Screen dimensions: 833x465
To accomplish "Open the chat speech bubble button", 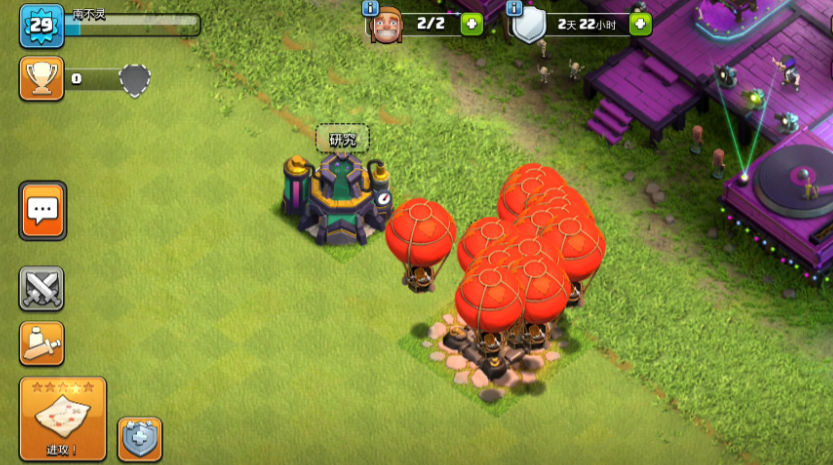I will coord(42,210).
